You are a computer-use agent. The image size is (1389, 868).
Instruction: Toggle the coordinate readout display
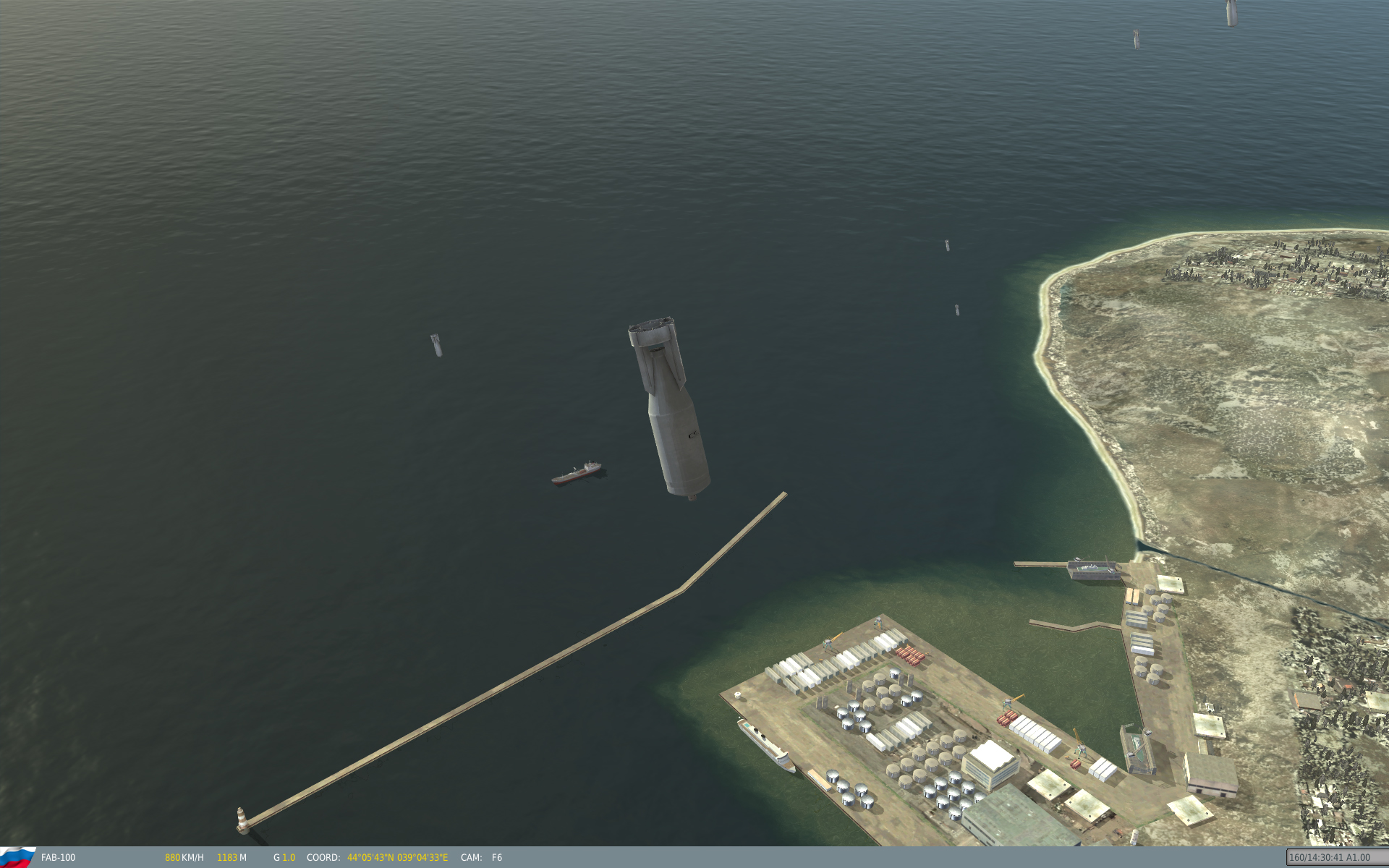point(396,857)
